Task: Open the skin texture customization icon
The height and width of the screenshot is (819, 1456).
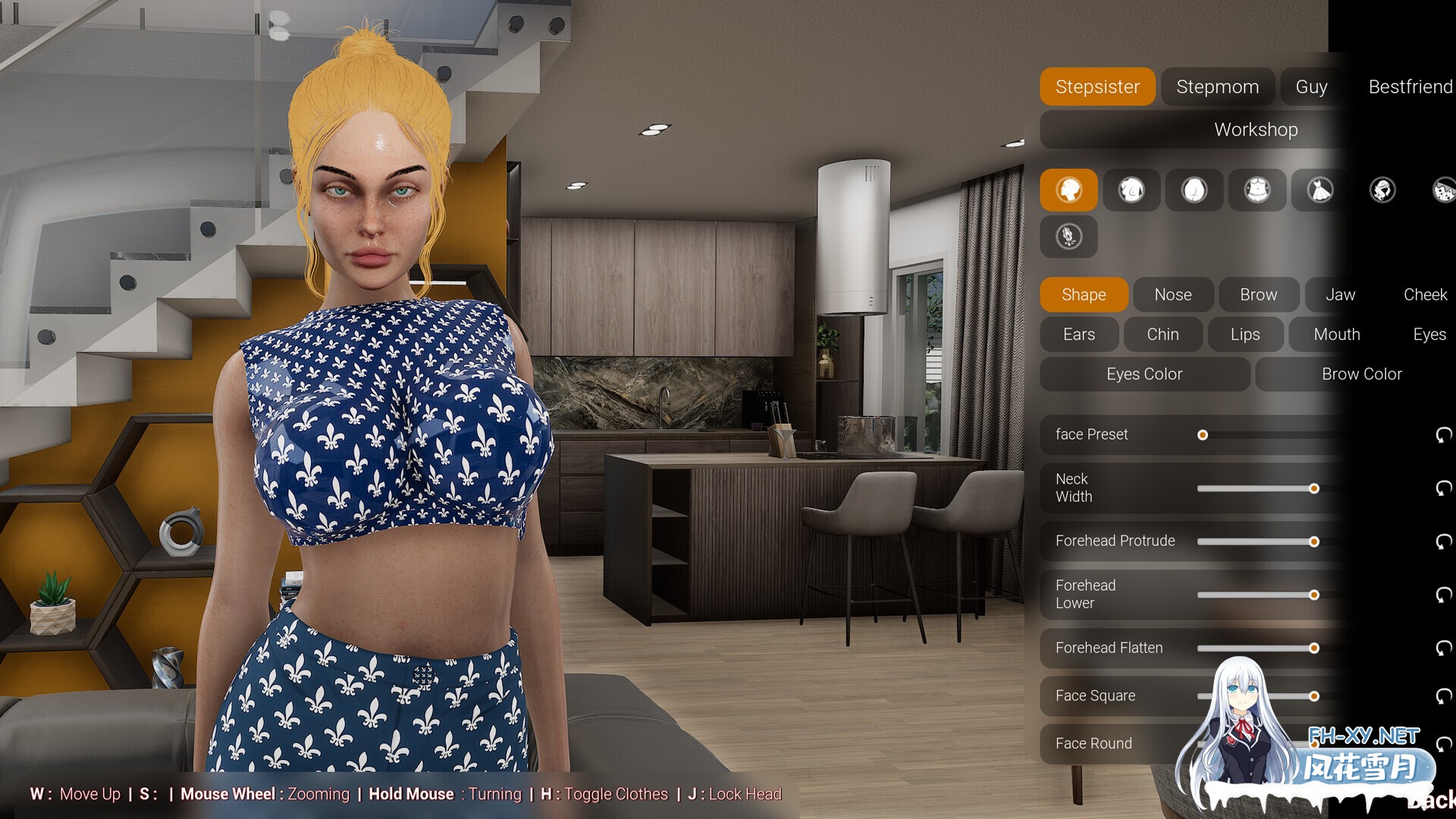Action: (1443, 190)
